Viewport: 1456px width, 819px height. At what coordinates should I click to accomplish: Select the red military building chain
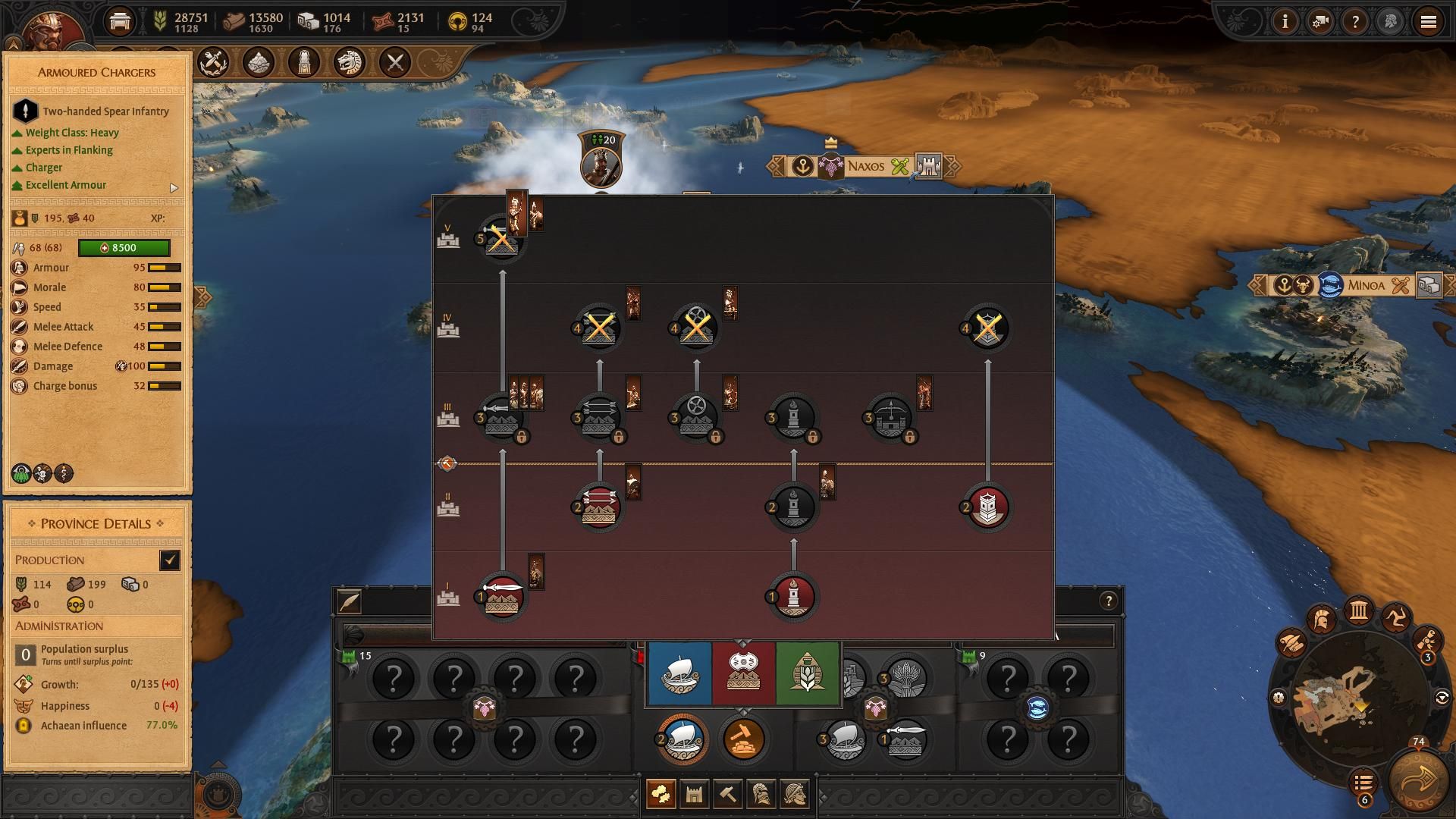743,673
